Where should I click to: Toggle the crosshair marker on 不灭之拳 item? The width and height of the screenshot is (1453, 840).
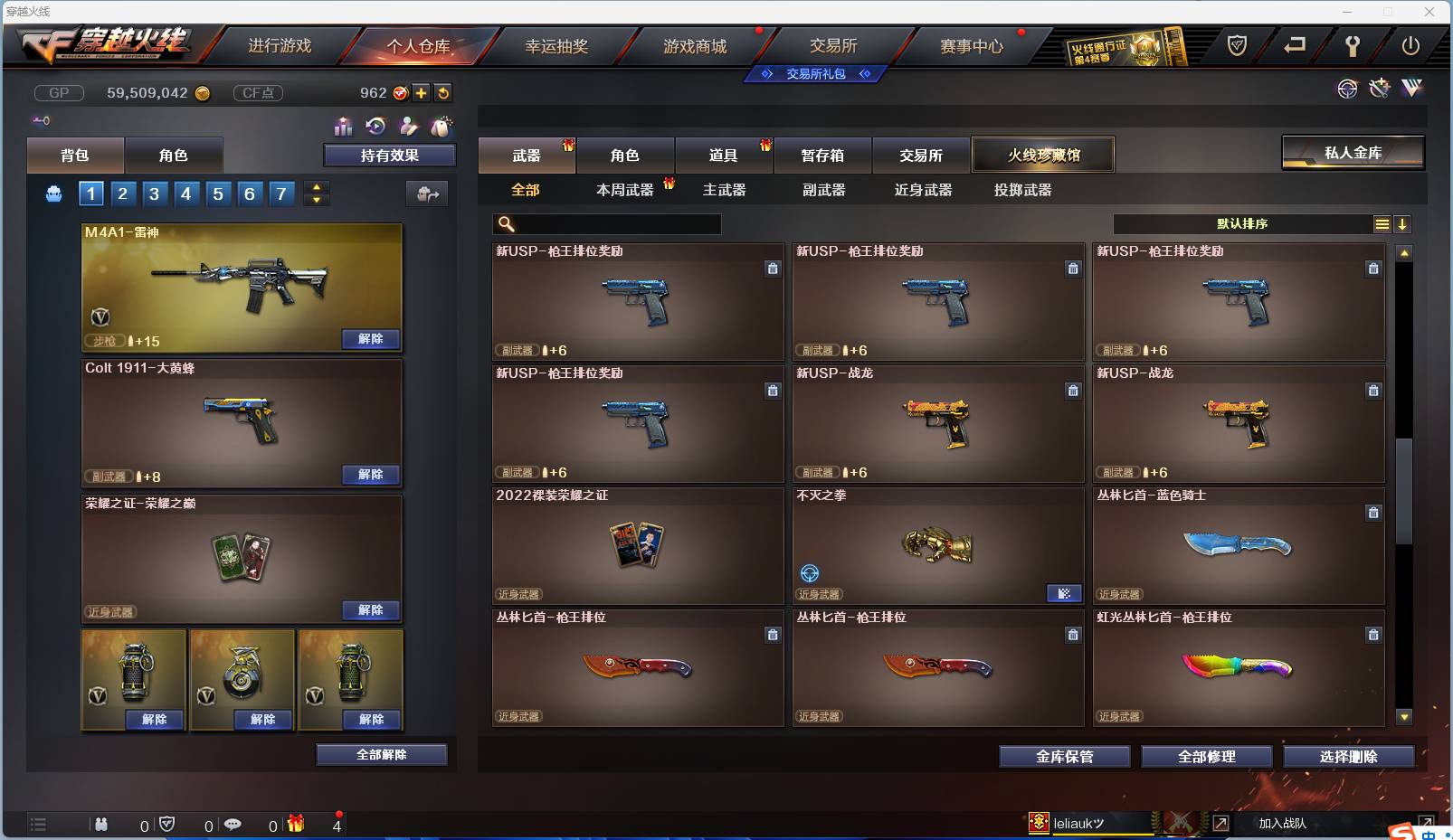click(x=809, y=573)
